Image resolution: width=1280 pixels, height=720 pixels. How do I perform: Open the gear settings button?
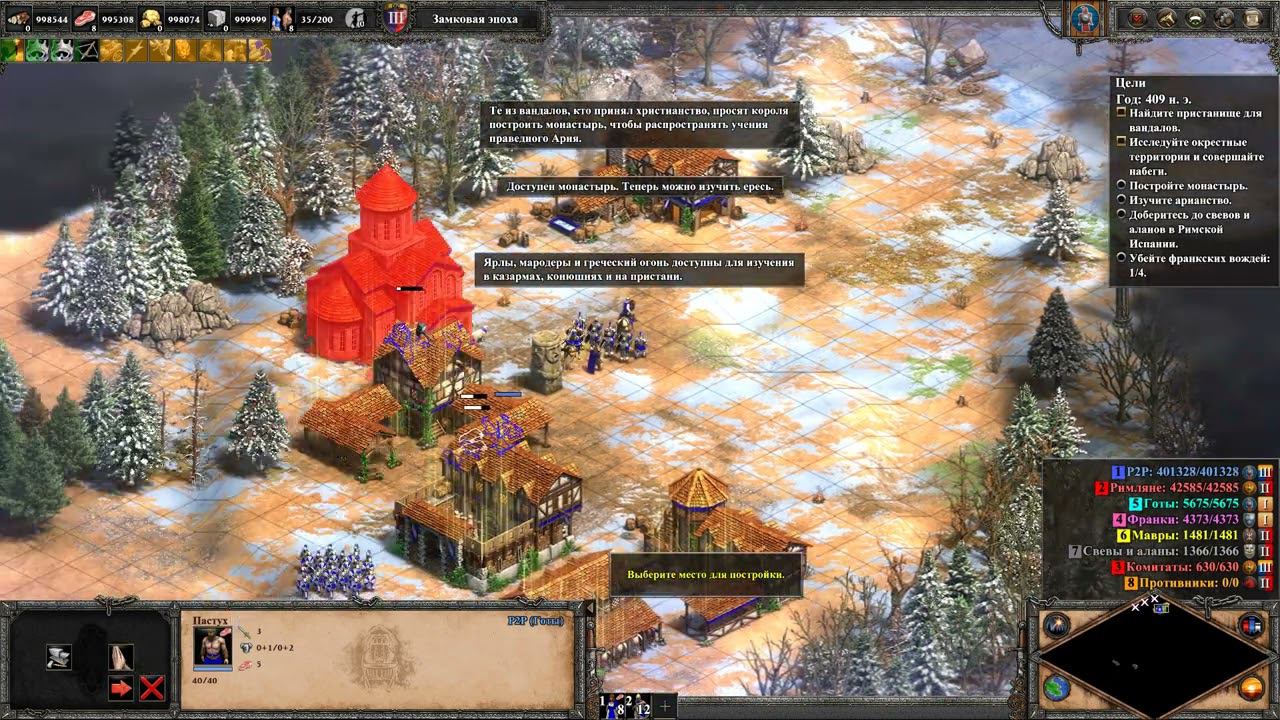[x=1221, y=17]
